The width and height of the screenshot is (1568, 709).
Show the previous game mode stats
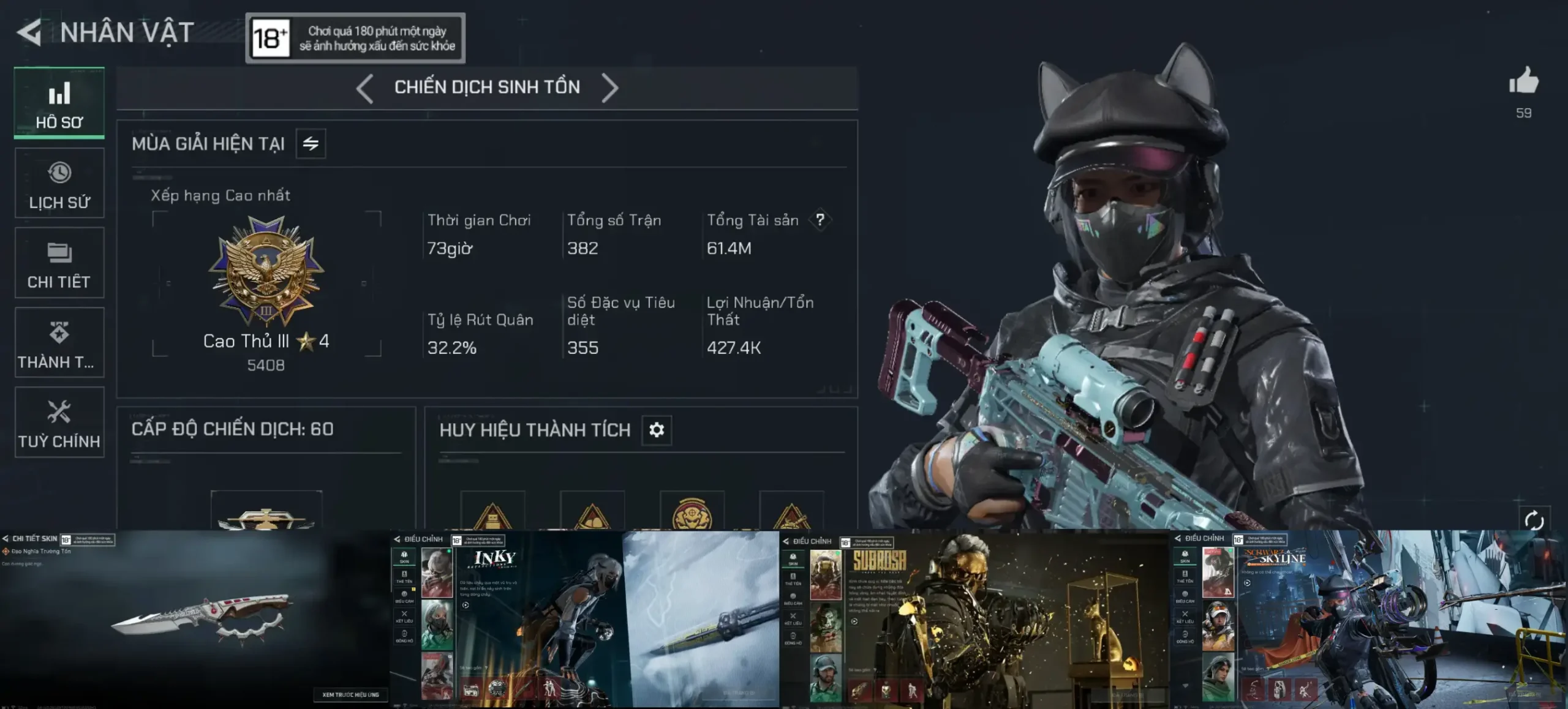[365, 88]
